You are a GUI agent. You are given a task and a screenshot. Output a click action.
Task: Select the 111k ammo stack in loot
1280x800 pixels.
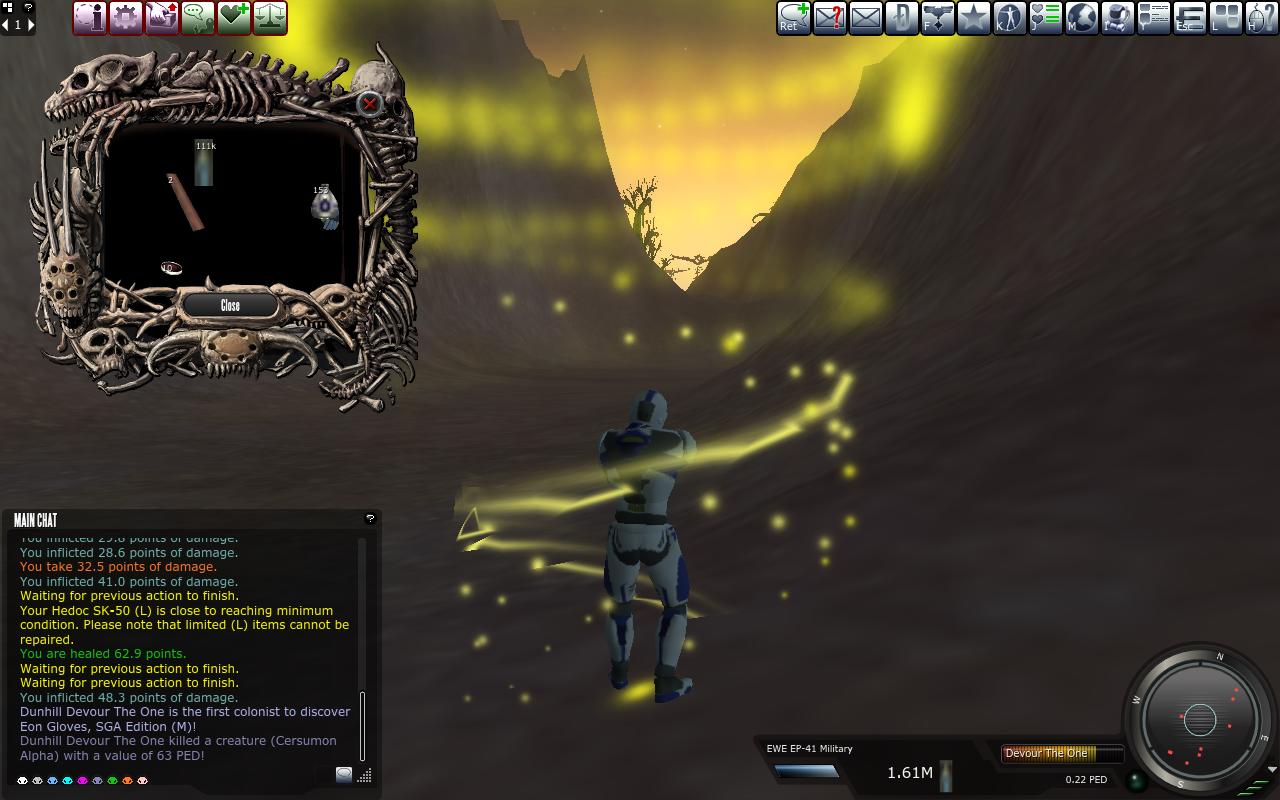pyautogui.click(x=204, y=163)
